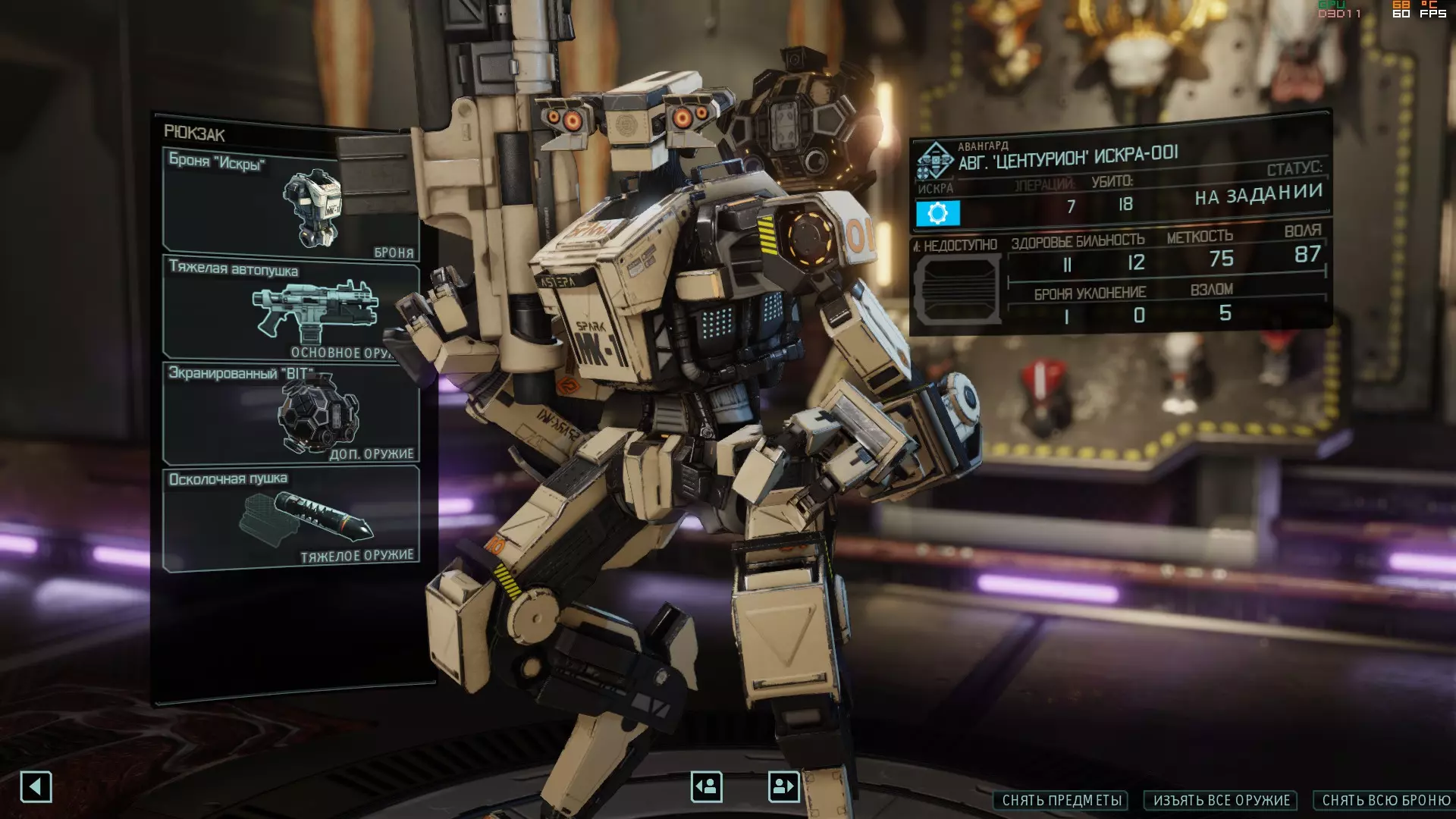Select the Осколочная пушка heavy weapon slot
The height and width of the screenshot is (819, 1456).
(290, 519)
